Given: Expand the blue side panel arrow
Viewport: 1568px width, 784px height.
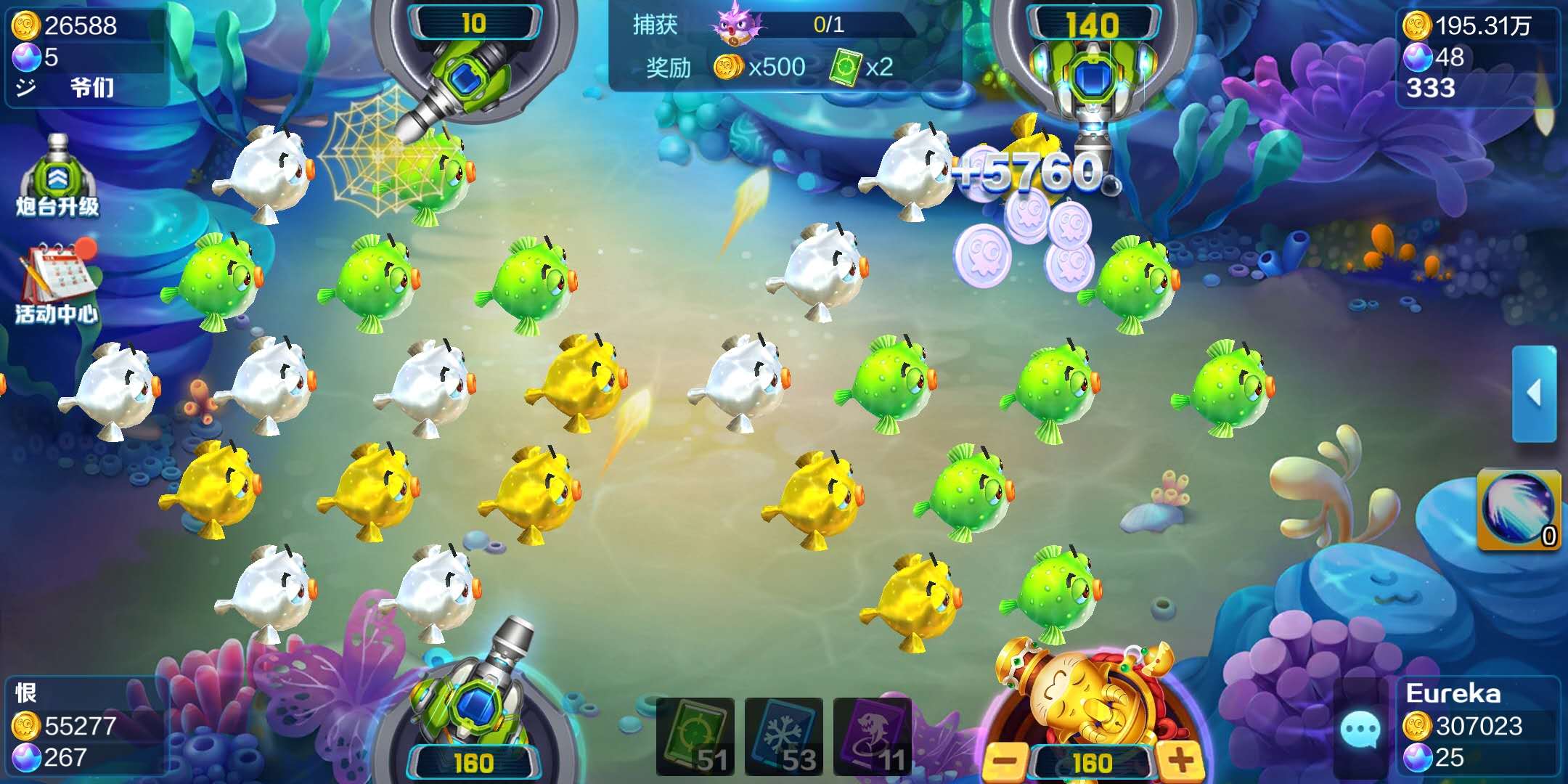Looking at the screenshot, I should [1534, 393].
